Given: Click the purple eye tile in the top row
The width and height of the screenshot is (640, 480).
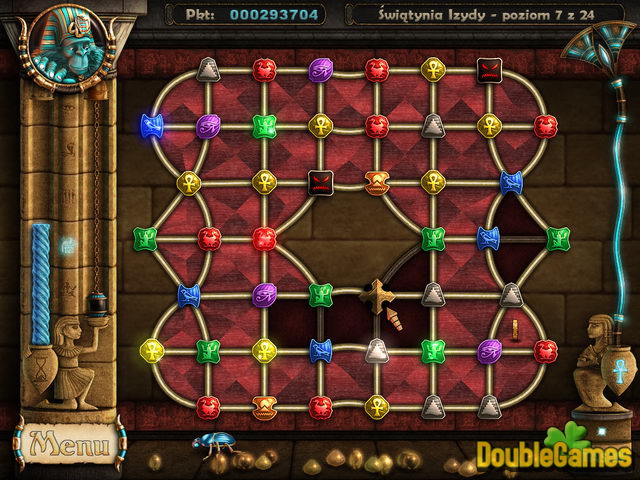Looking at the screenshot, I should pyautogui.click(x=320, y=69).
